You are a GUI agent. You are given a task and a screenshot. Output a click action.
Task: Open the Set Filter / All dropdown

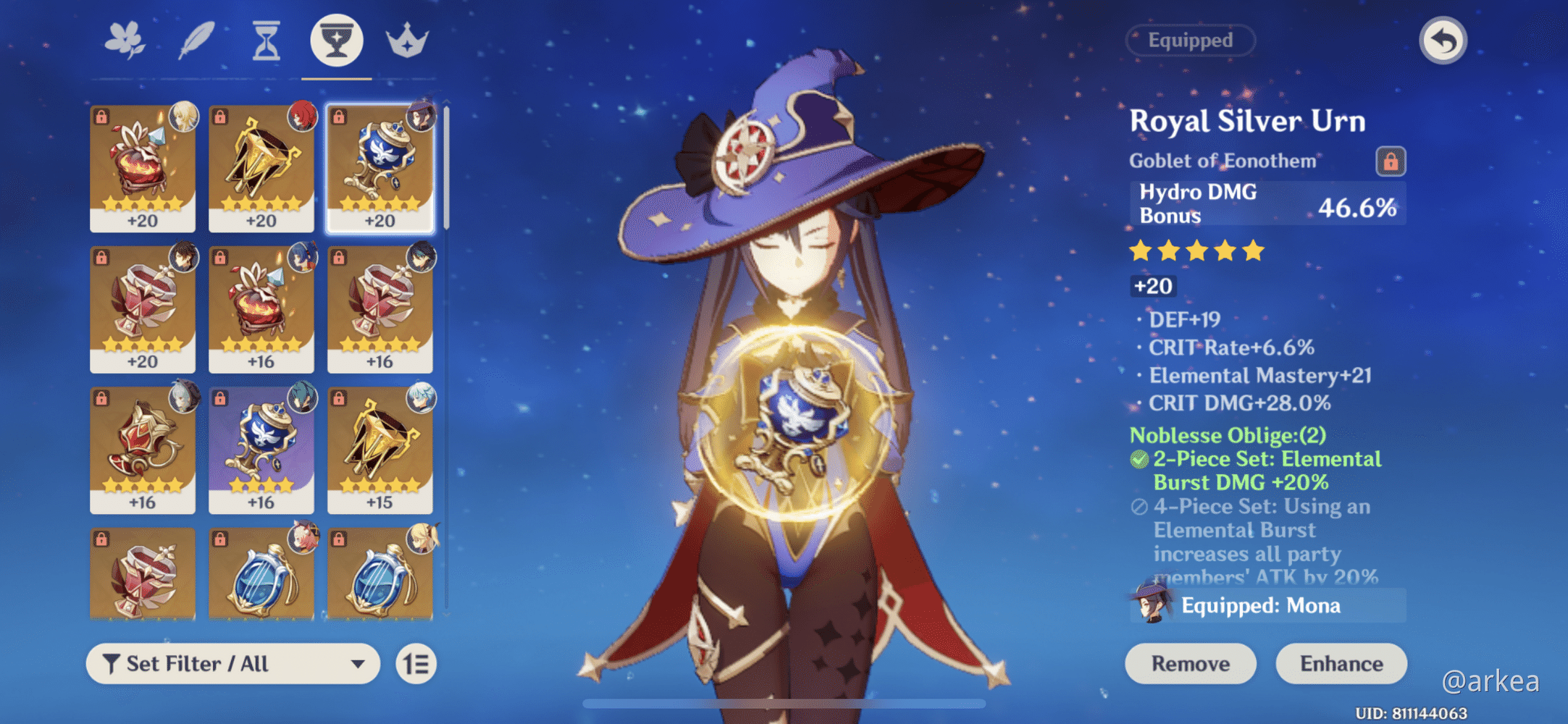[232, 663]
